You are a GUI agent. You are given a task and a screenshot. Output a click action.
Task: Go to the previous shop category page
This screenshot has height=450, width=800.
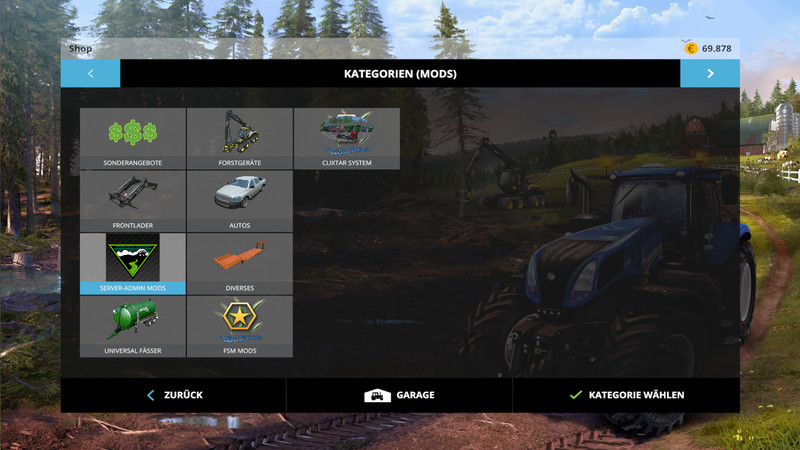coord(90,73)
